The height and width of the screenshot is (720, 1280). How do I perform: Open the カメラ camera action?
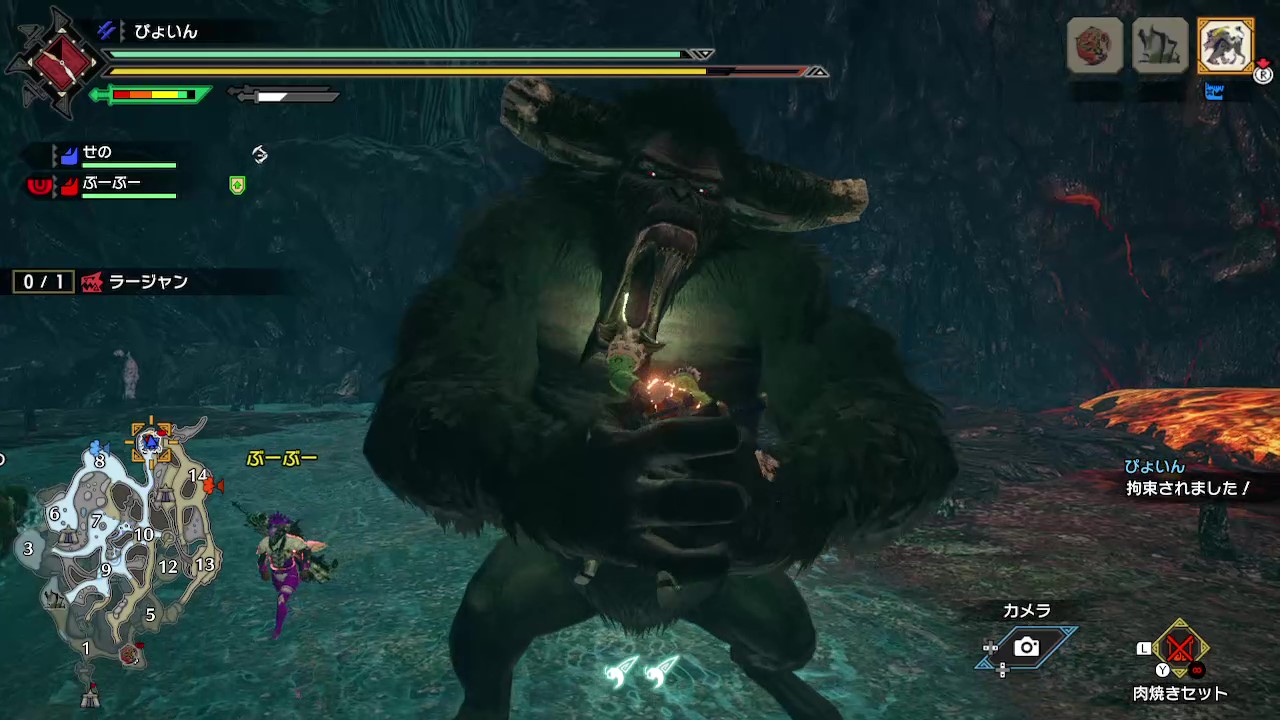click(x=1026, y=647)
